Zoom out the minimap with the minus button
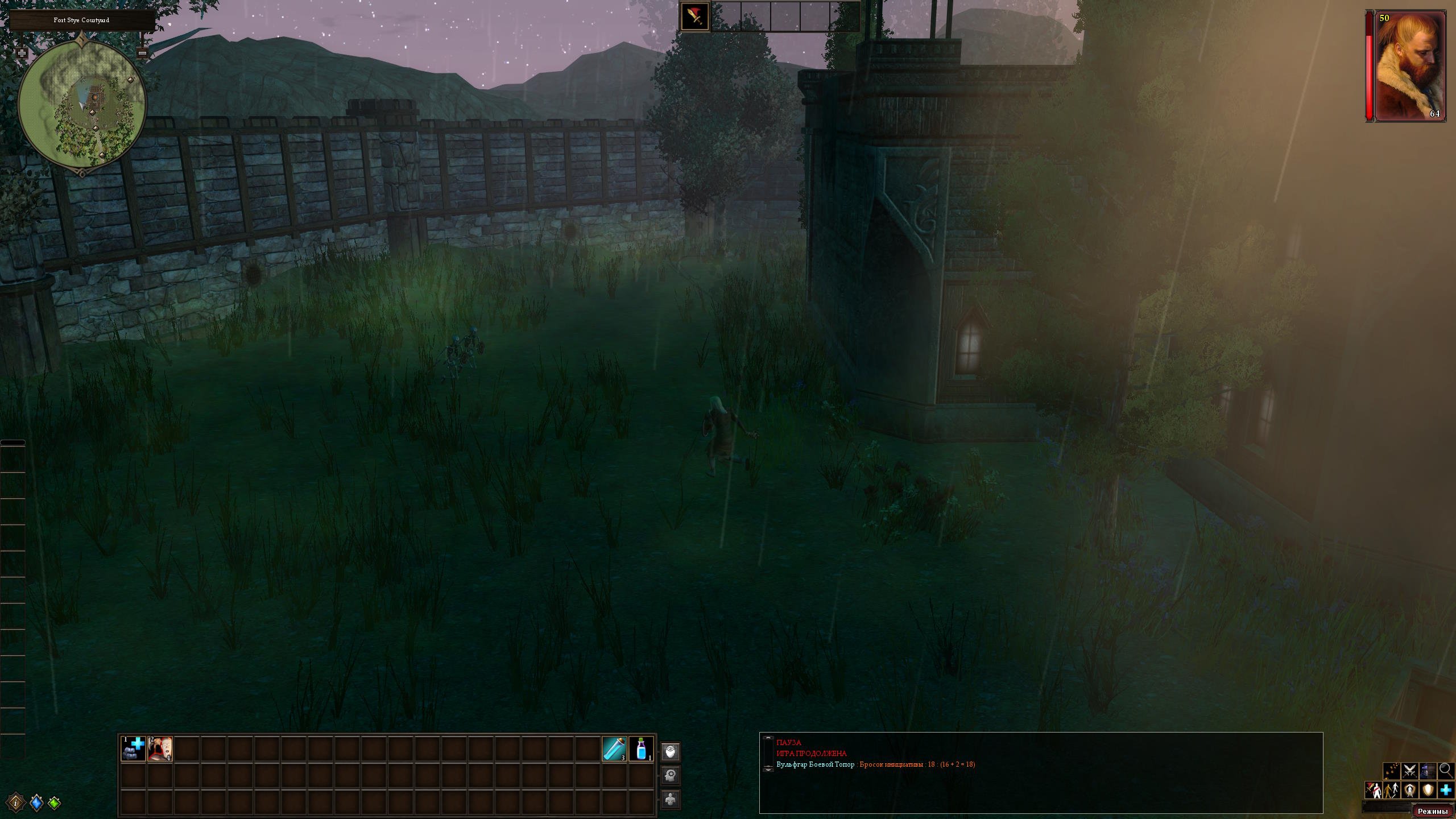 143,53
